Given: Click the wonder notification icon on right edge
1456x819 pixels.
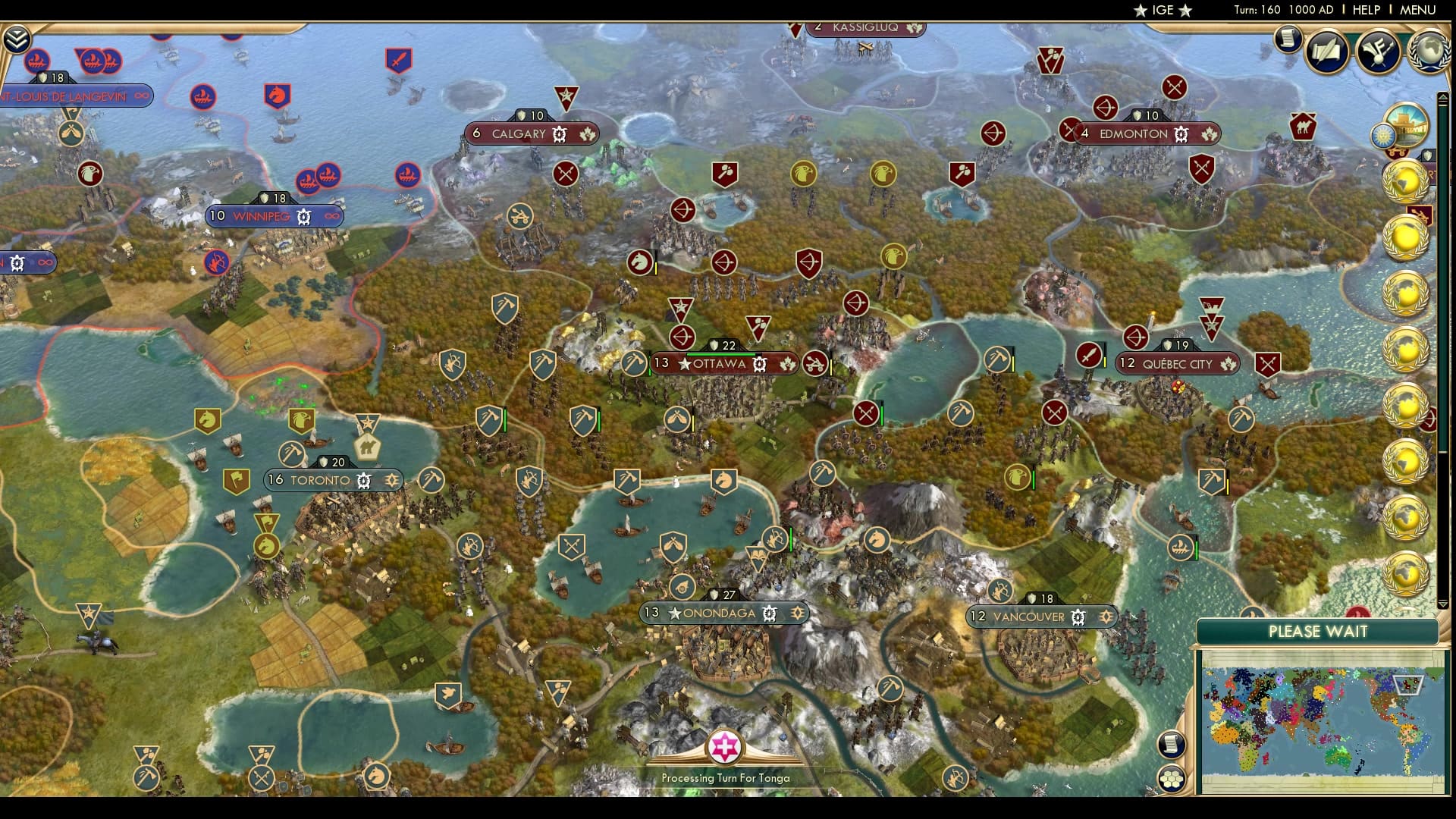Looking at the screenshot, I should click(x=1407, y=130).
